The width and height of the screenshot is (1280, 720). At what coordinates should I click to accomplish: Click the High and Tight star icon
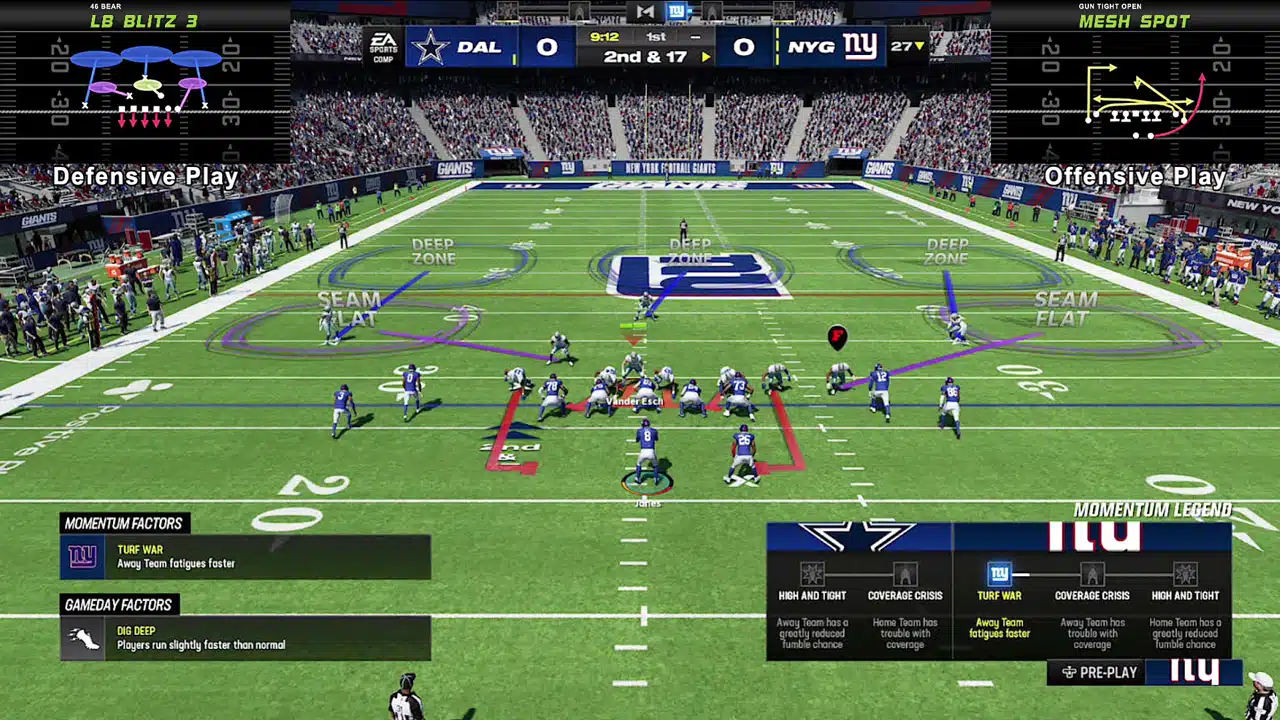814,575
